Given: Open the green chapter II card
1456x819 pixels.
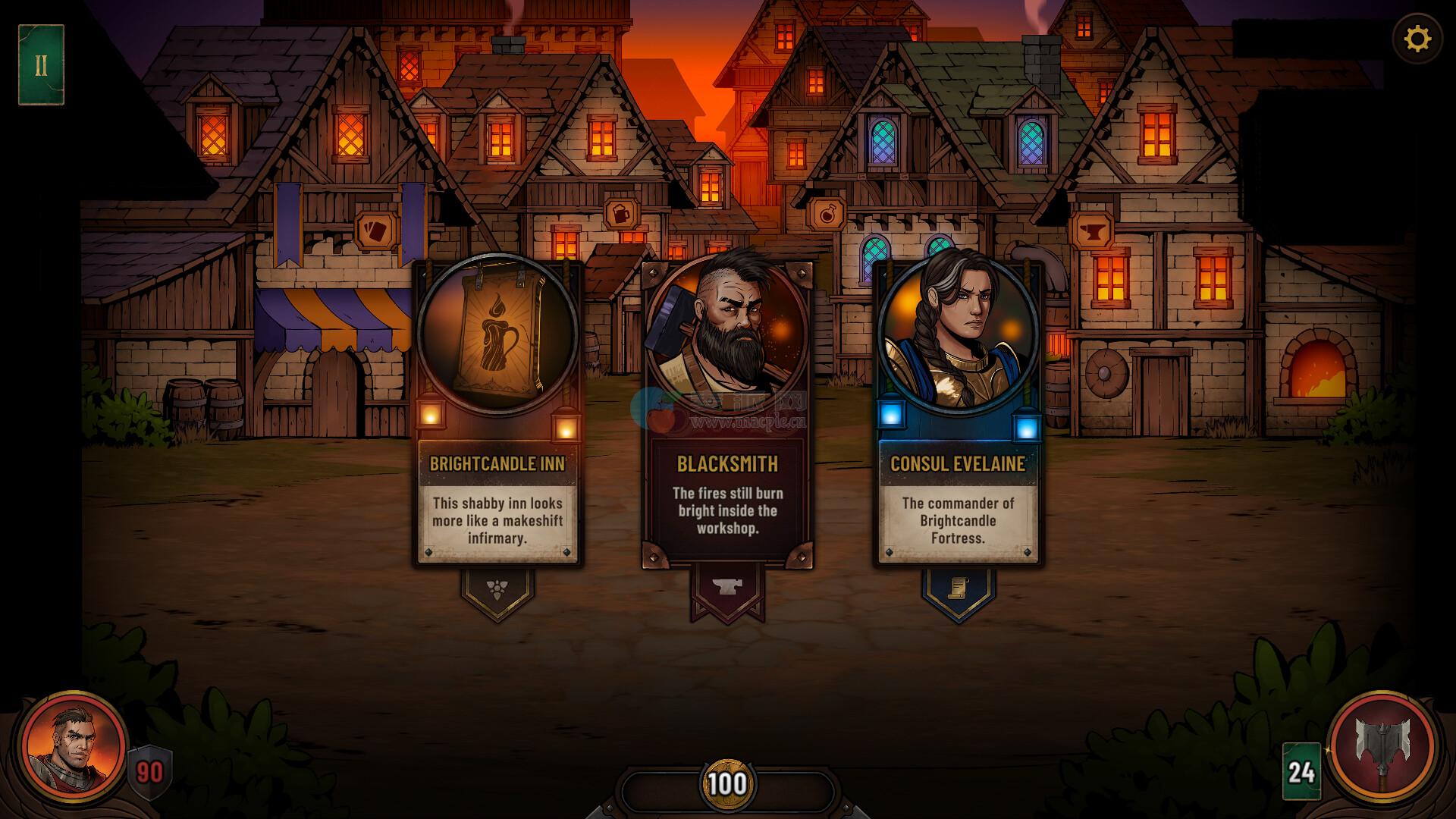Looking at the screenshot, I should click(x=41, y=65).
